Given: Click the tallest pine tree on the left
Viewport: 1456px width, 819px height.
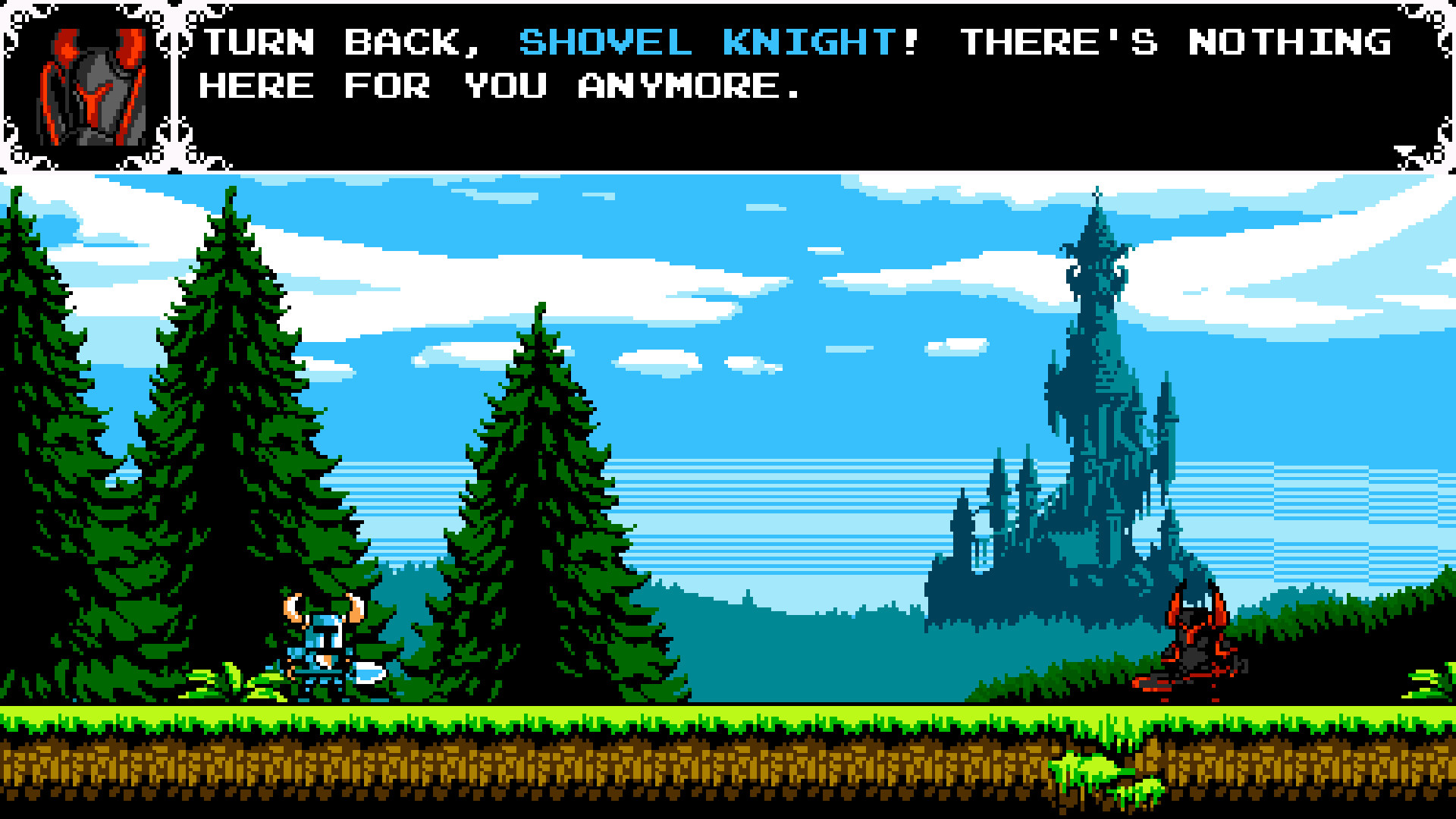Looking at the screenshot, I should [227, 379].
